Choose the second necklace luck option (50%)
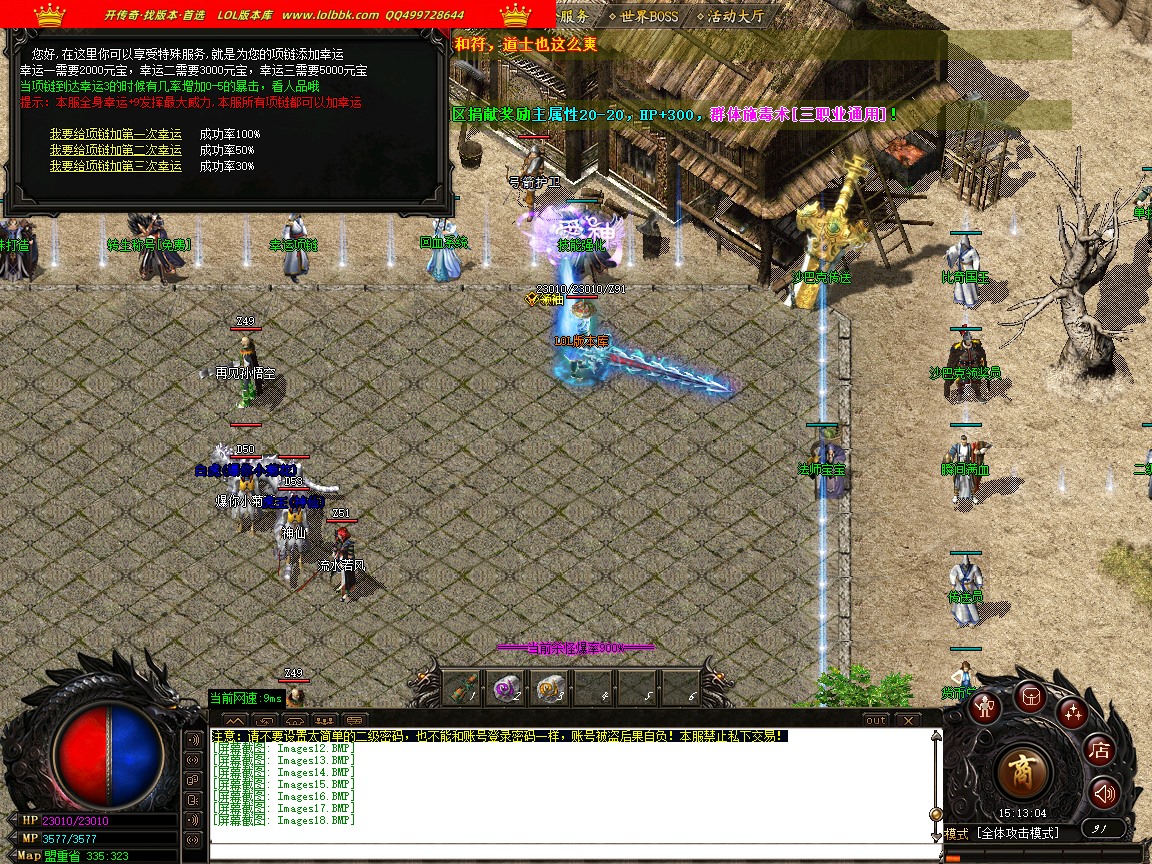1152x864 pixels. tap(116, 150)
